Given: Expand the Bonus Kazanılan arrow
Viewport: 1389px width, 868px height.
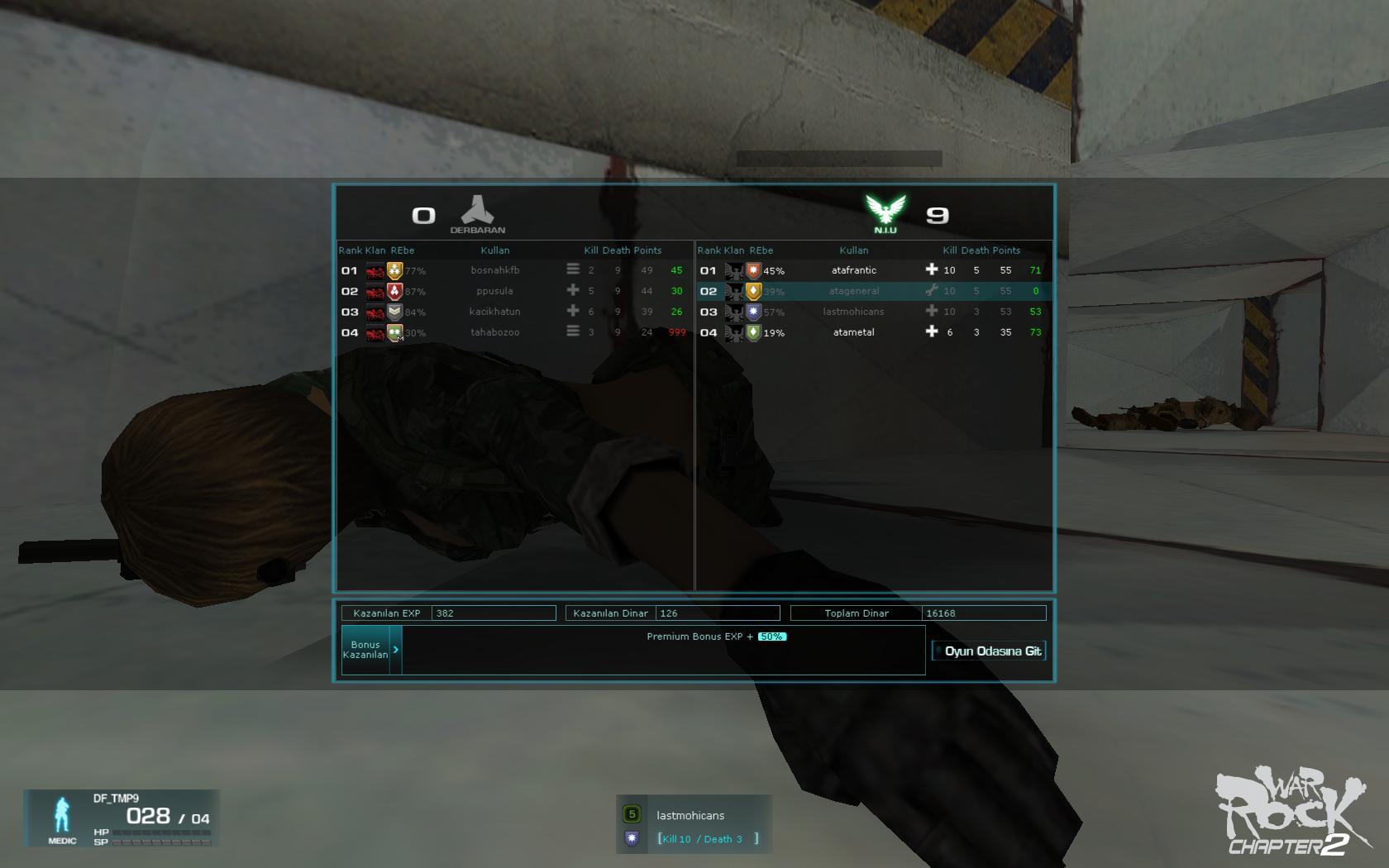Looking at the screenshot, I should (x=396, y=650).
